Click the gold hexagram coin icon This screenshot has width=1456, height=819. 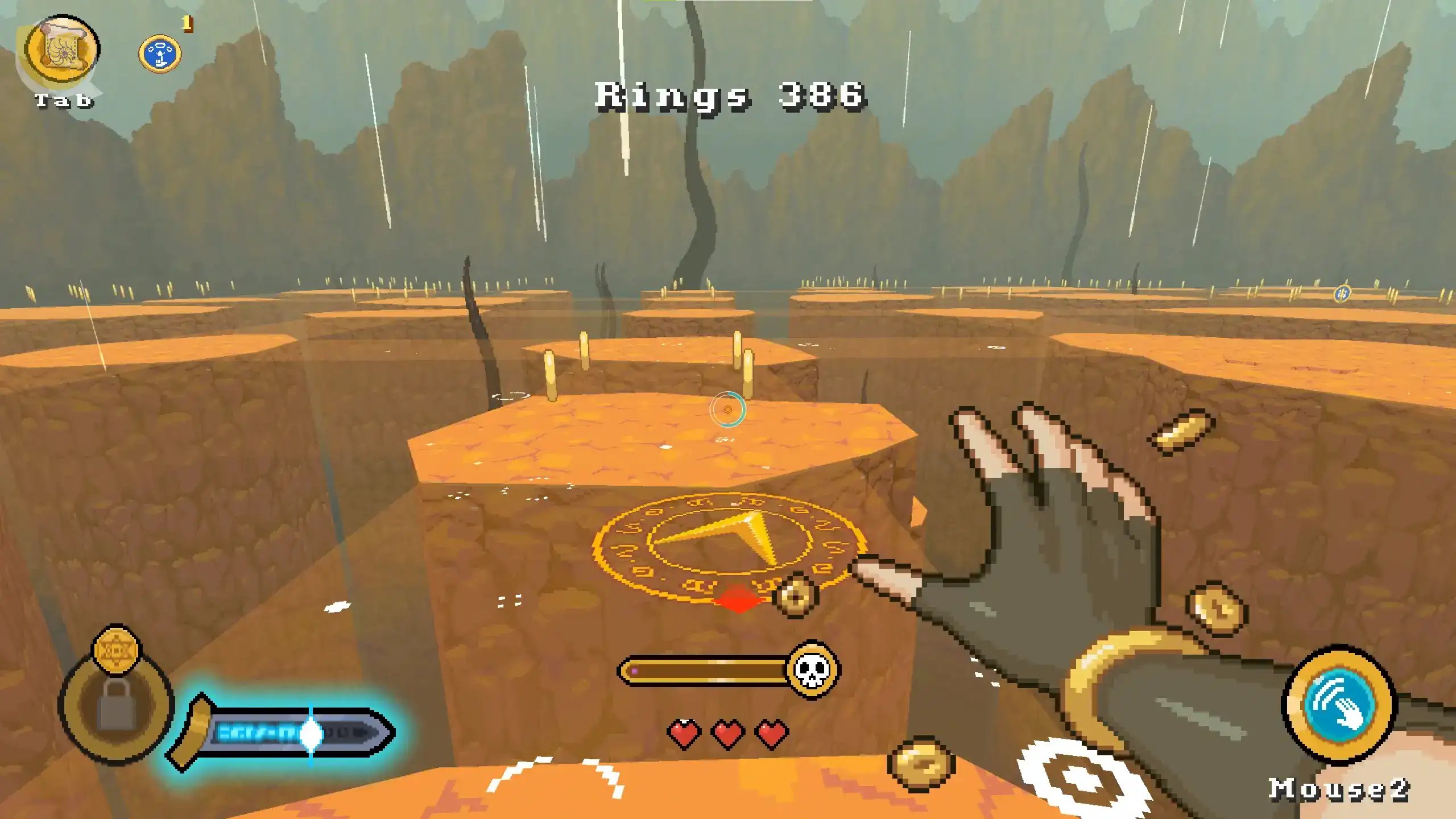point(116,649)
